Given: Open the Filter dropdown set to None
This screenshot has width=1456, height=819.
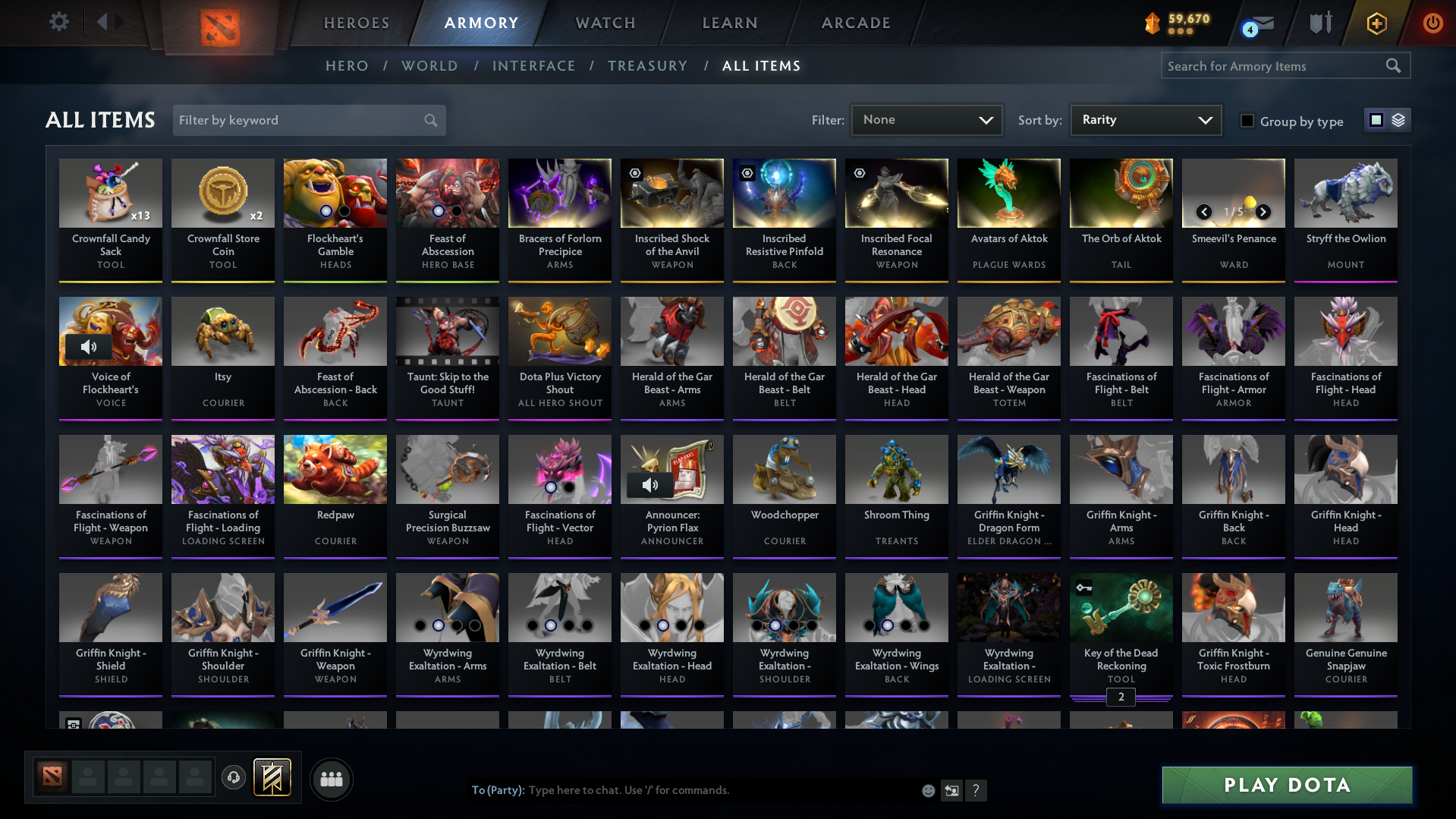Looking at the screenshot, I should (x=926, y=120).
